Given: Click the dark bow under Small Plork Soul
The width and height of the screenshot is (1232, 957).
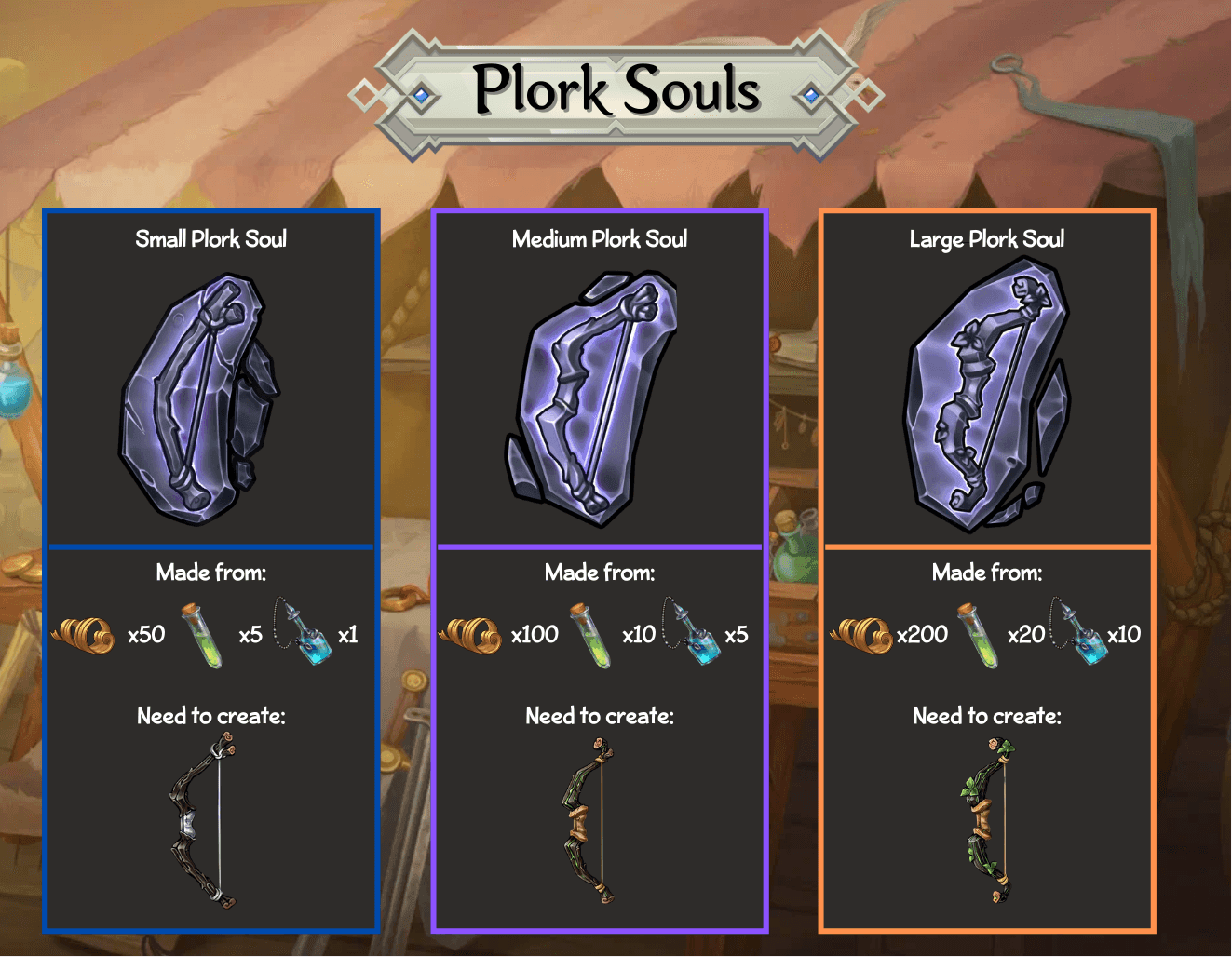Looking at the screenshot, I should 205,820.
